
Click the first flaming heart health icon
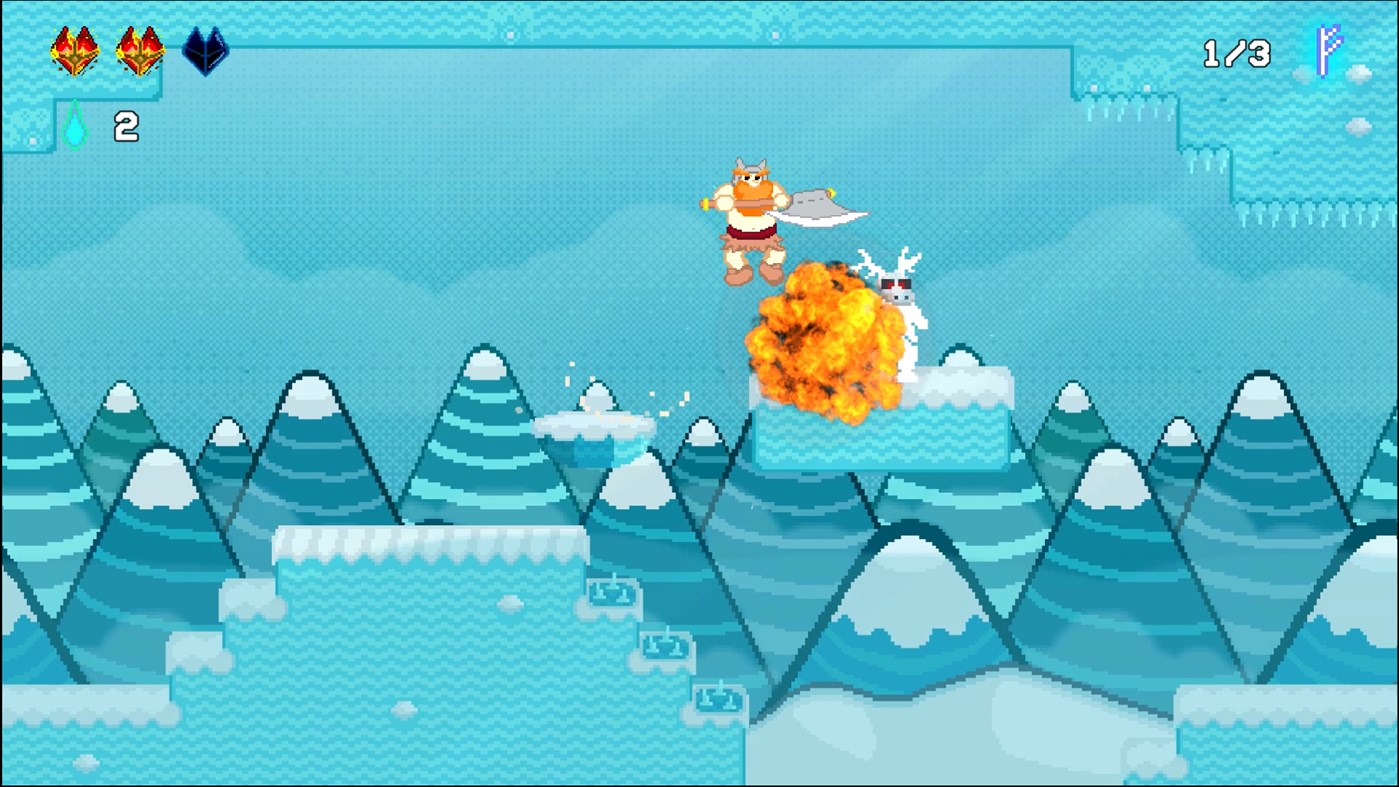[72, 49]
